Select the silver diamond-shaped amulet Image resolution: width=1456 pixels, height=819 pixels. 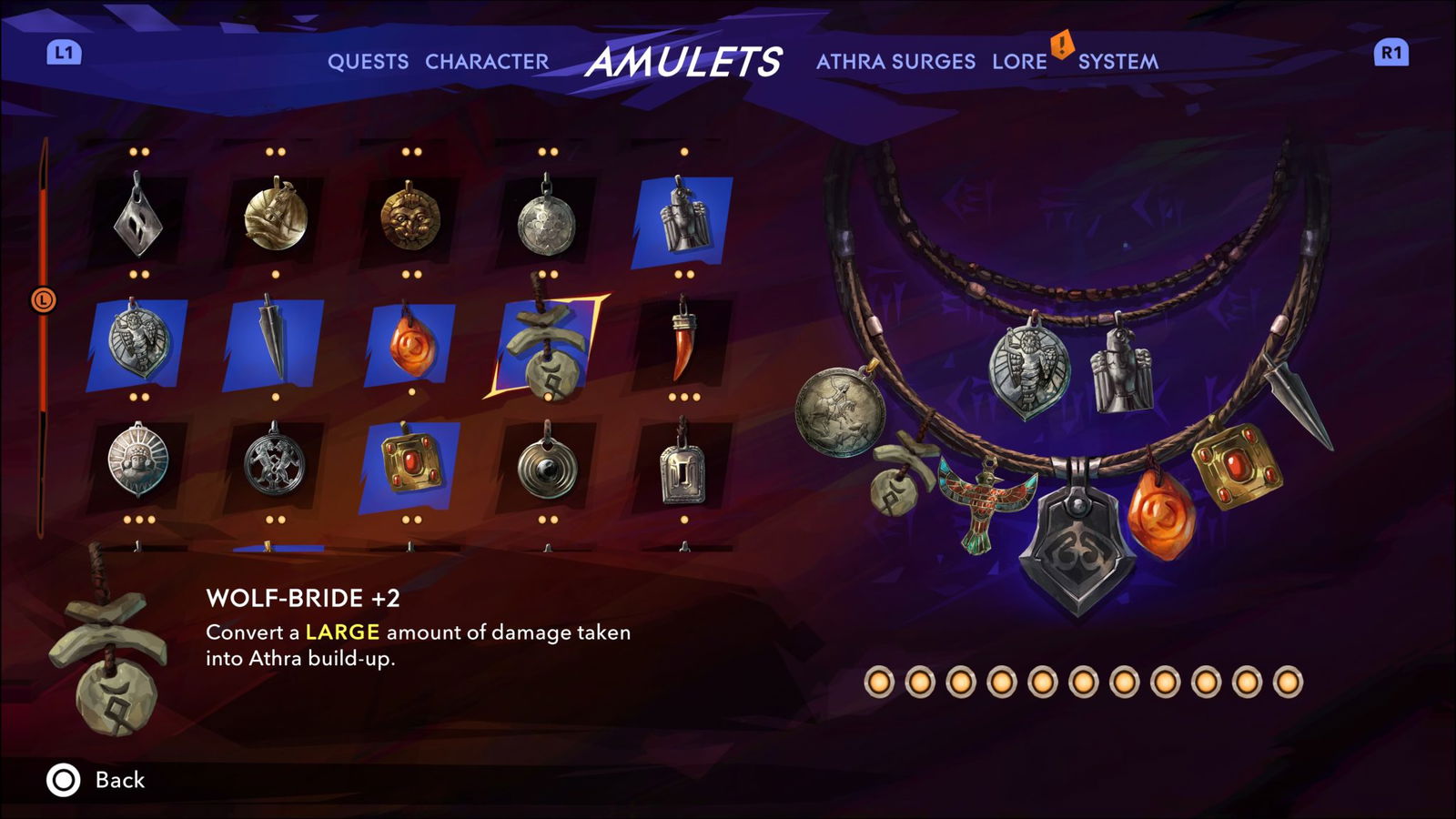tap(136, 217)
